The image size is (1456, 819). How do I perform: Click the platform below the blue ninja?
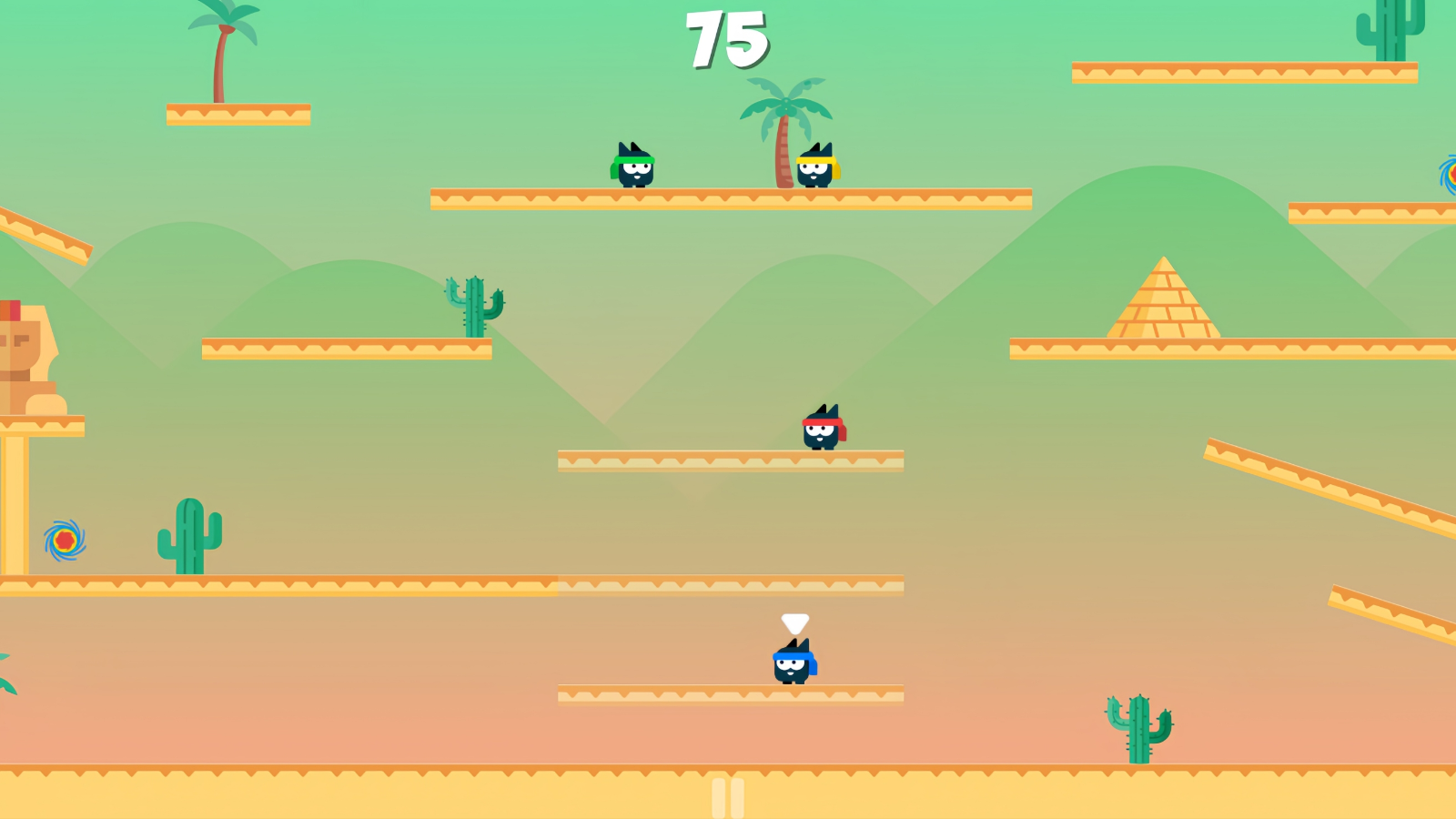728,692
